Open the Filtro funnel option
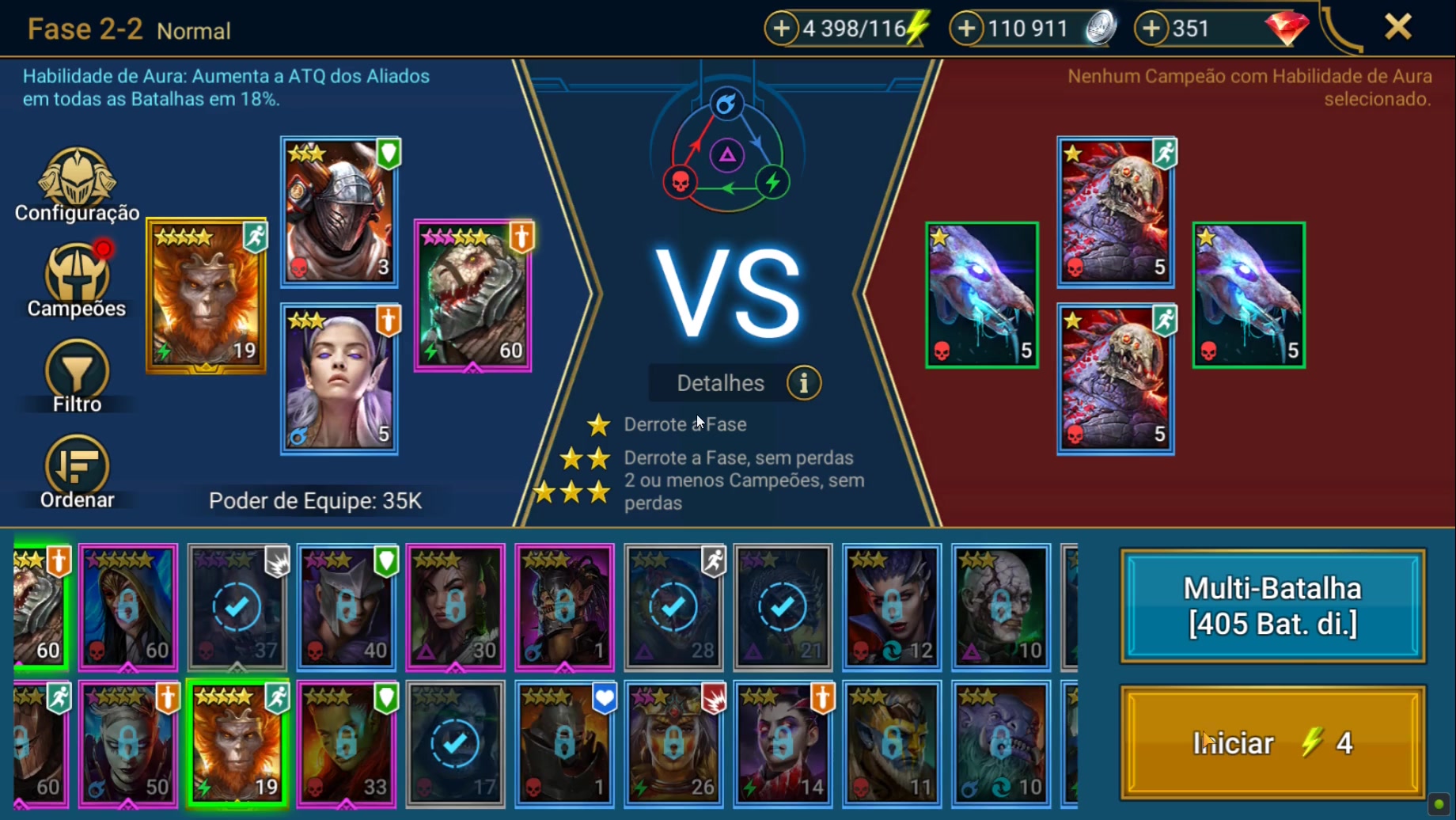1456x820 pixels. coord(77,377)
